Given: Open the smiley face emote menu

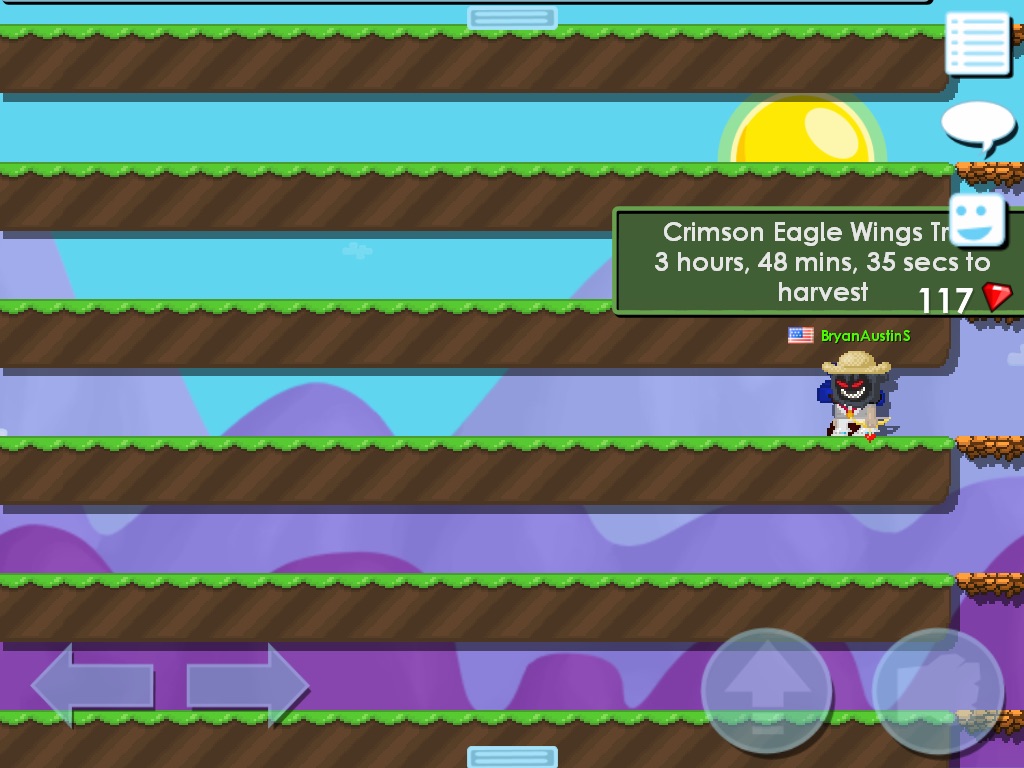Looking at the screenshot, I should pyautogui.click(x=977, y=221).
